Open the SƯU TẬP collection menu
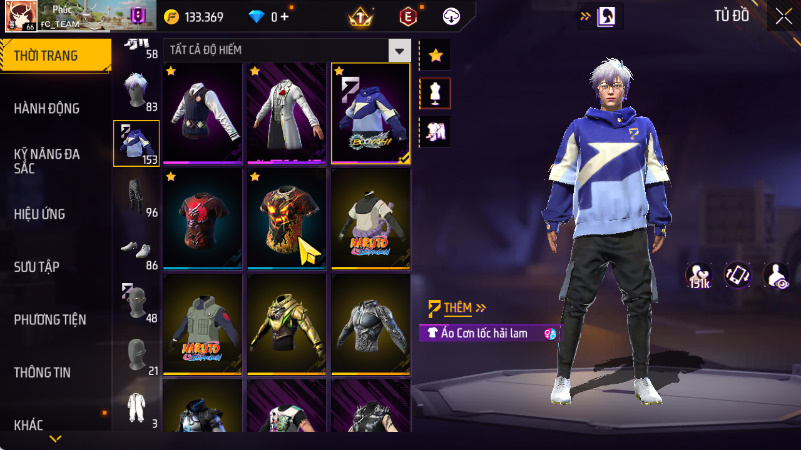This screenshot has width=801, height=450. point(37,266)
